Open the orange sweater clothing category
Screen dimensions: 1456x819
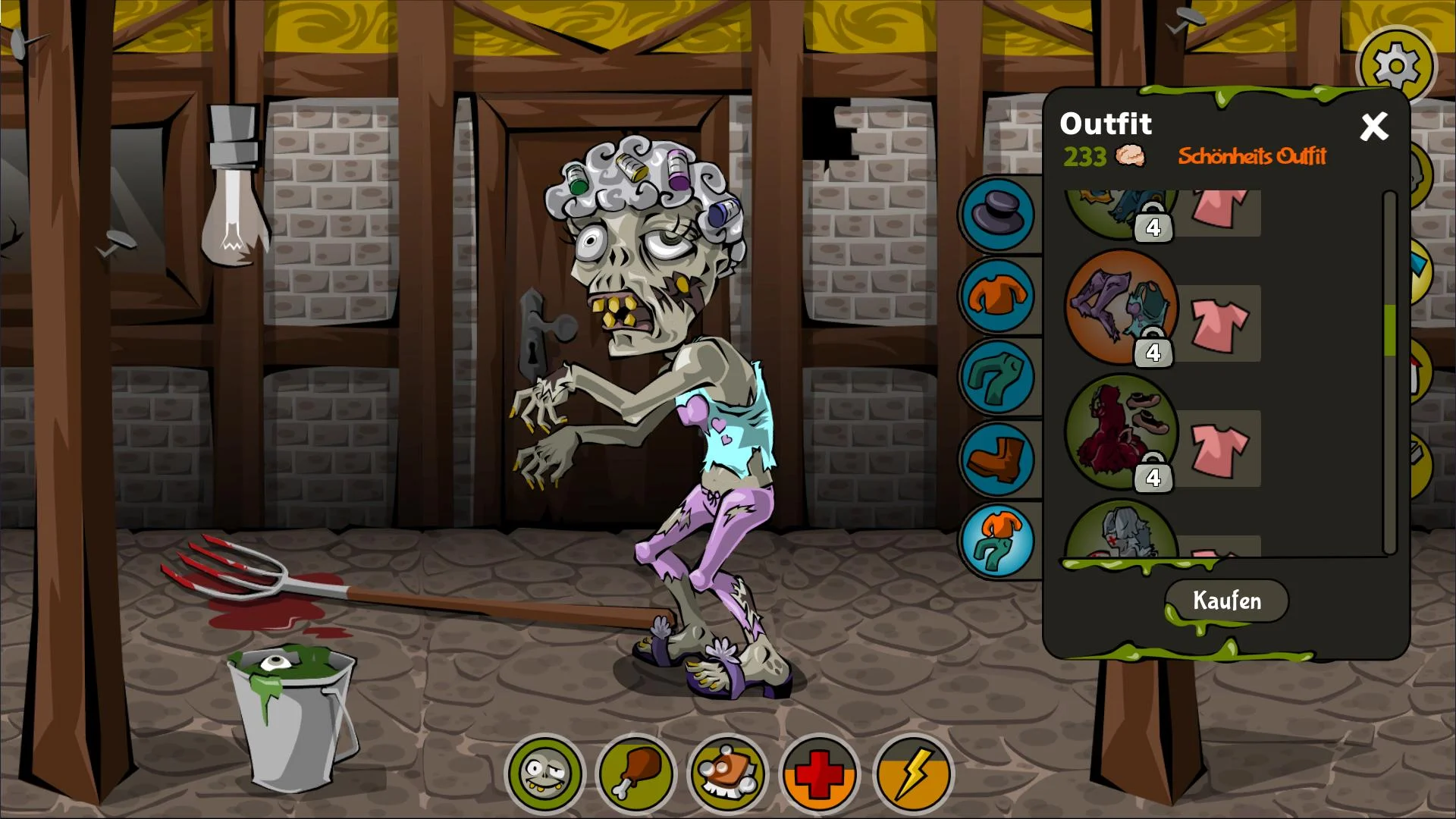(996, 297)
